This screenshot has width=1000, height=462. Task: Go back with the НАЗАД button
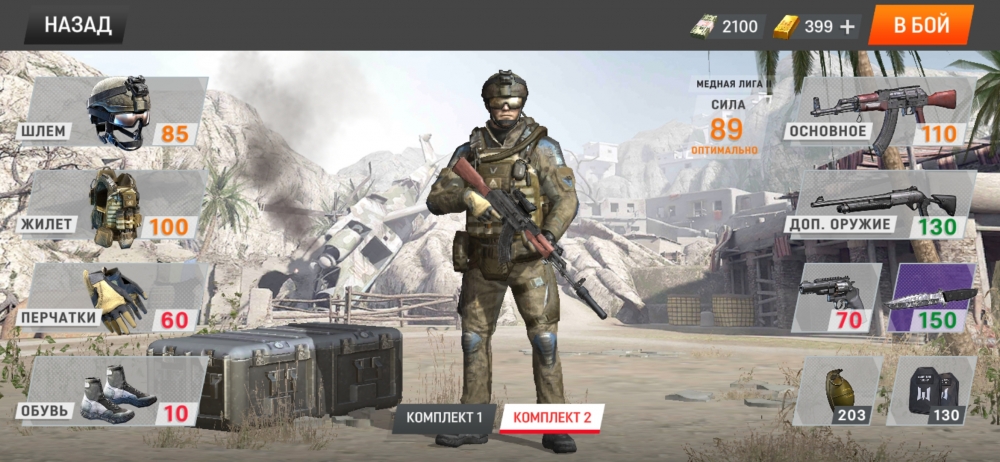(x=76, y=25)
